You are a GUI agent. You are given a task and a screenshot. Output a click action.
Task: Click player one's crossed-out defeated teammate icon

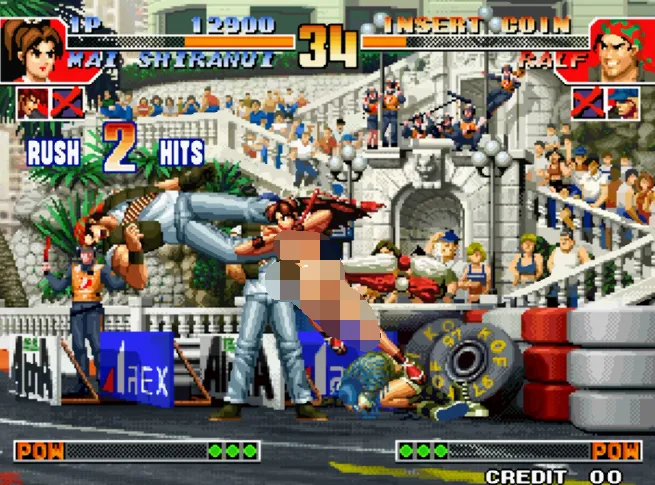point(67,103)
